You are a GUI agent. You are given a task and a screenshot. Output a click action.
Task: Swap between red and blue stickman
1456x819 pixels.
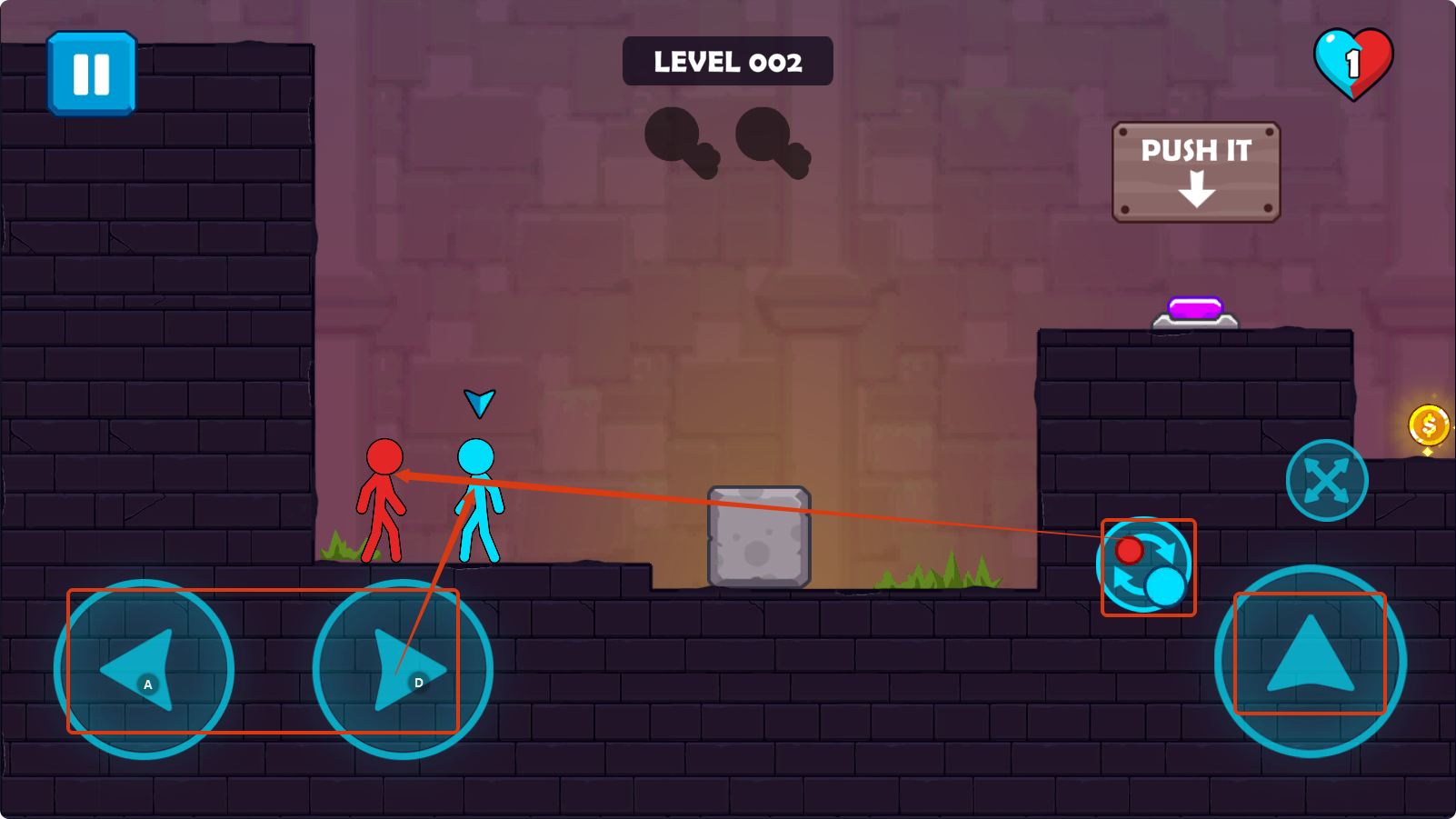[1147, 567]
